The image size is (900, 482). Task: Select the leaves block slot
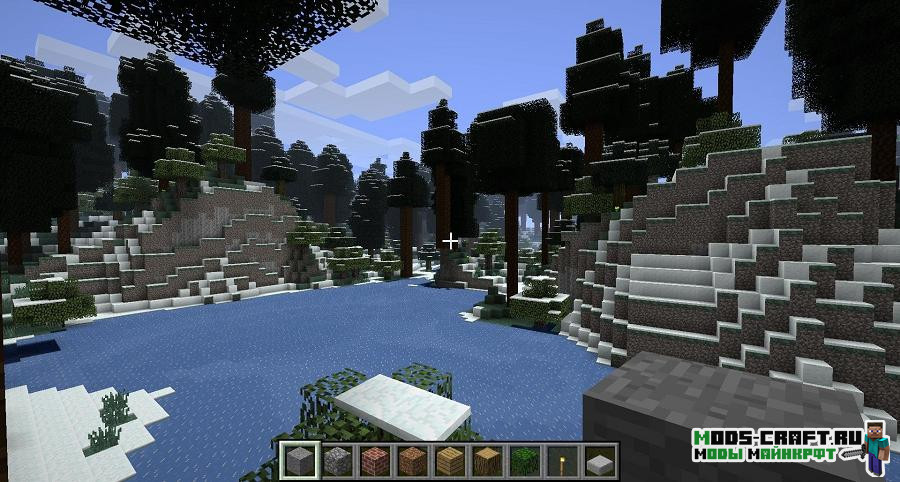[525, 461]
